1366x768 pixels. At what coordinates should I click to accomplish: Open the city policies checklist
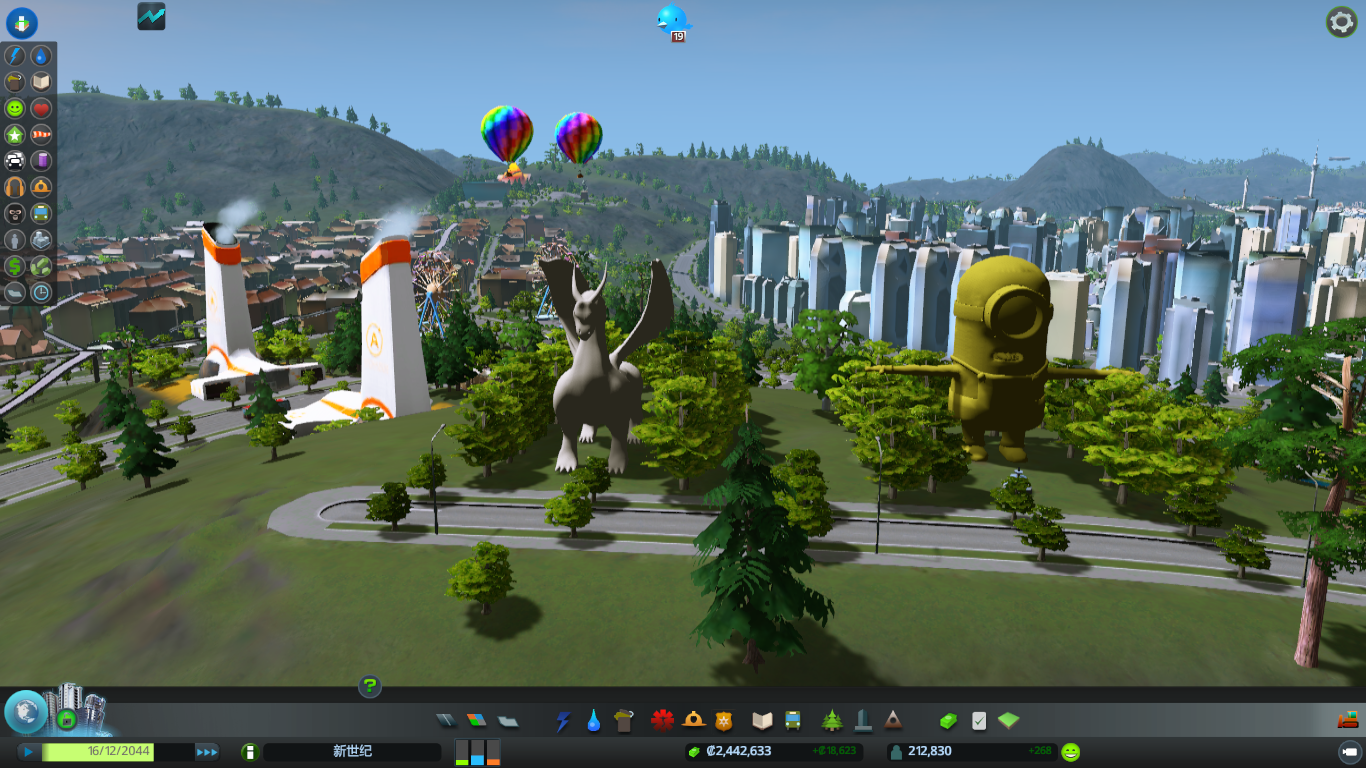click(979, 720)
